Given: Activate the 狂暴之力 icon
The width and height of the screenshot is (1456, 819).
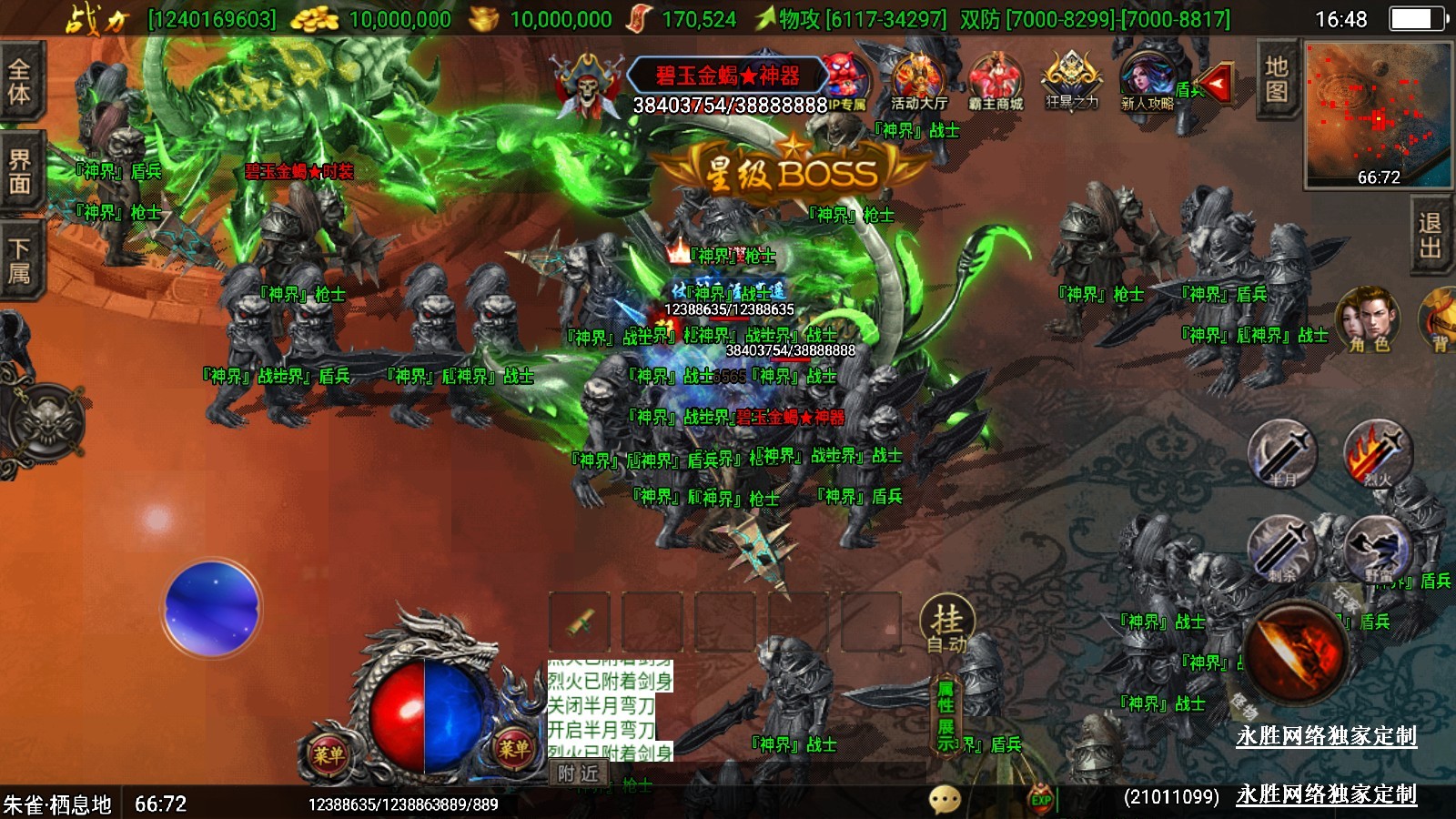Looking at the screenshot, I should (x=1071, y=81).
